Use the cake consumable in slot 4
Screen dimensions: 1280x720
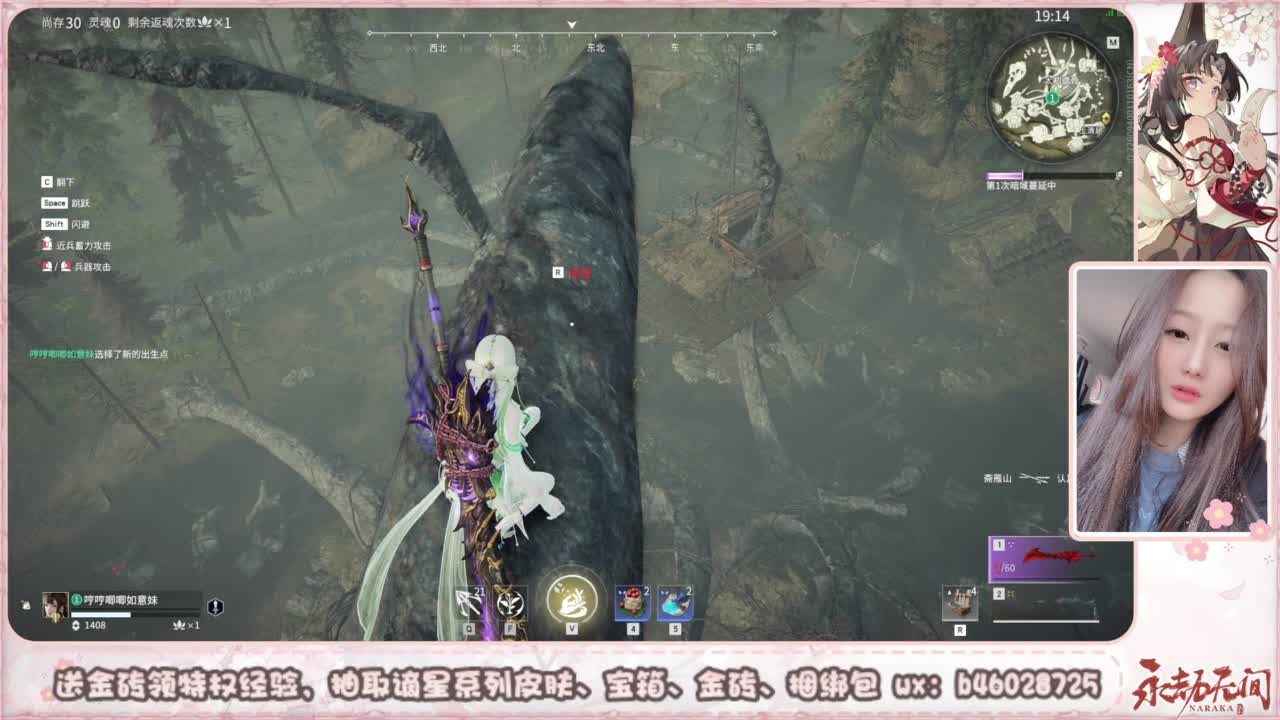pyautogui.click(x=630, y=601)
